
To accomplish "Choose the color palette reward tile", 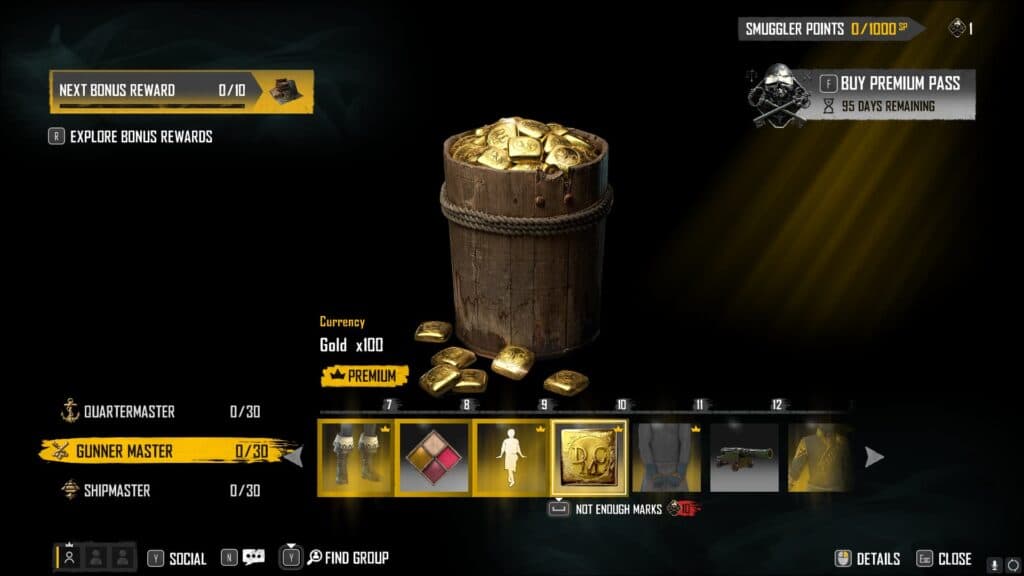I will [x=433, y=458].
